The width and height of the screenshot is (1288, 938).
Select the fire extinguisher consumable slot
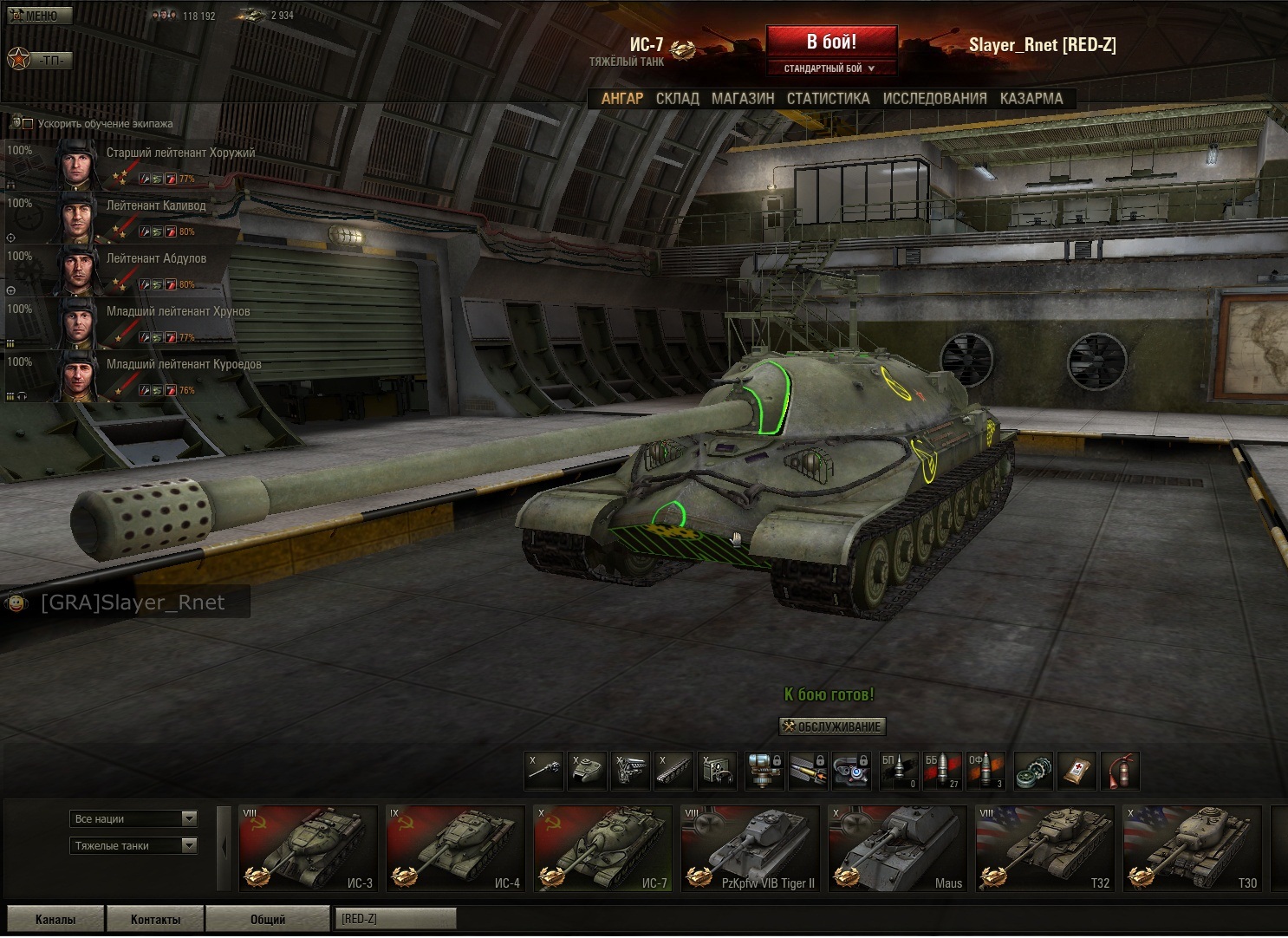(1120, 771)
